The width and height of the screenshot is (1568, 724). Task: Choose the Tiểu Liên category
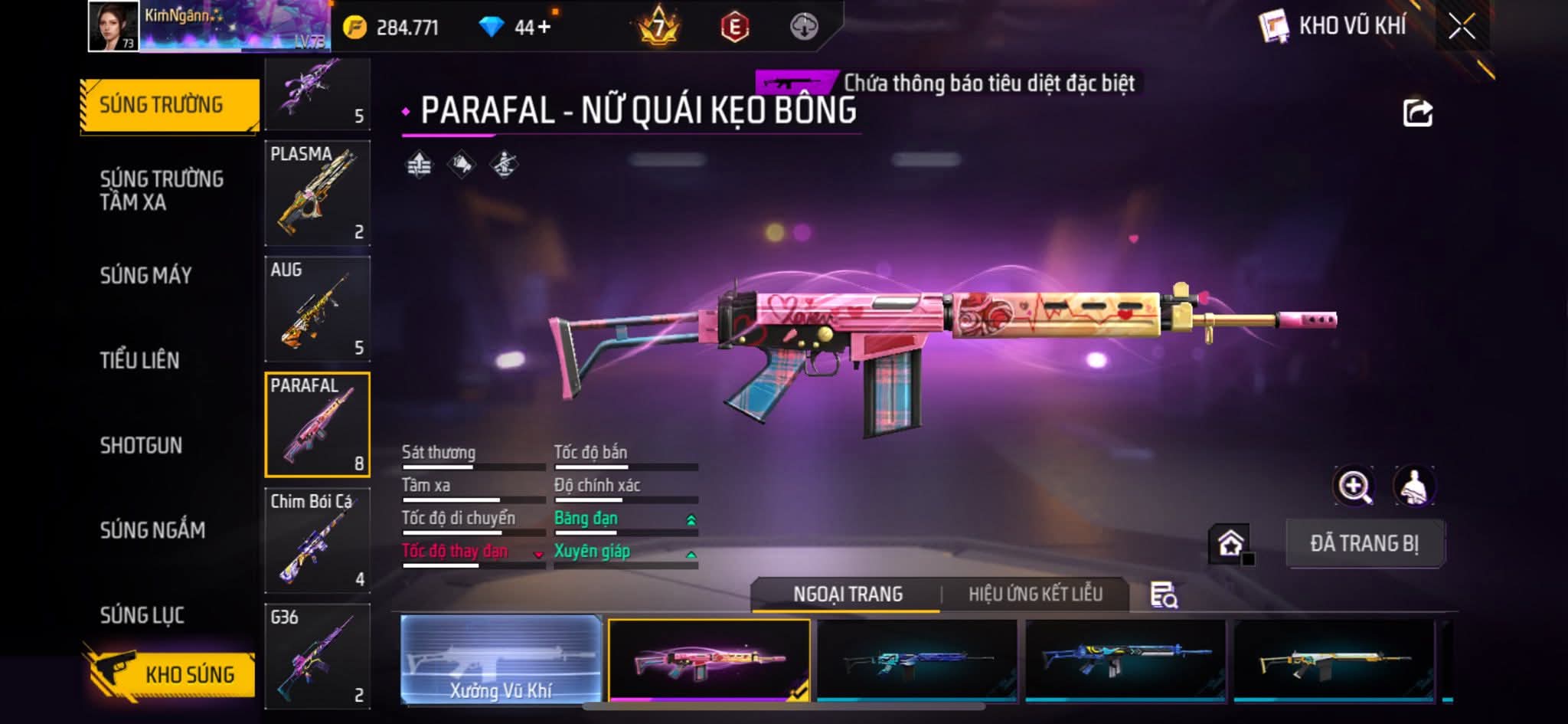click(139, 360)
